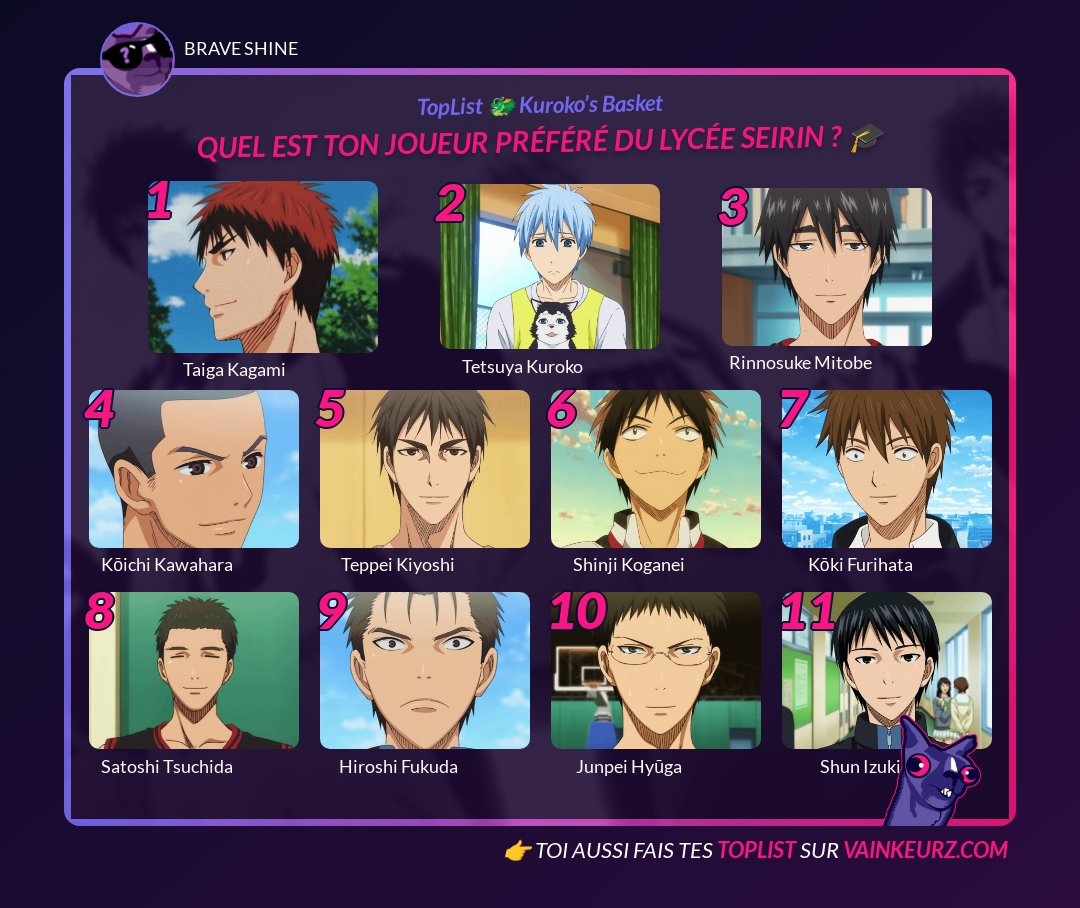Select Junpei Hyūga's thumbnail
This screenshot has width=1080, height=908.
tap(656, 670)
